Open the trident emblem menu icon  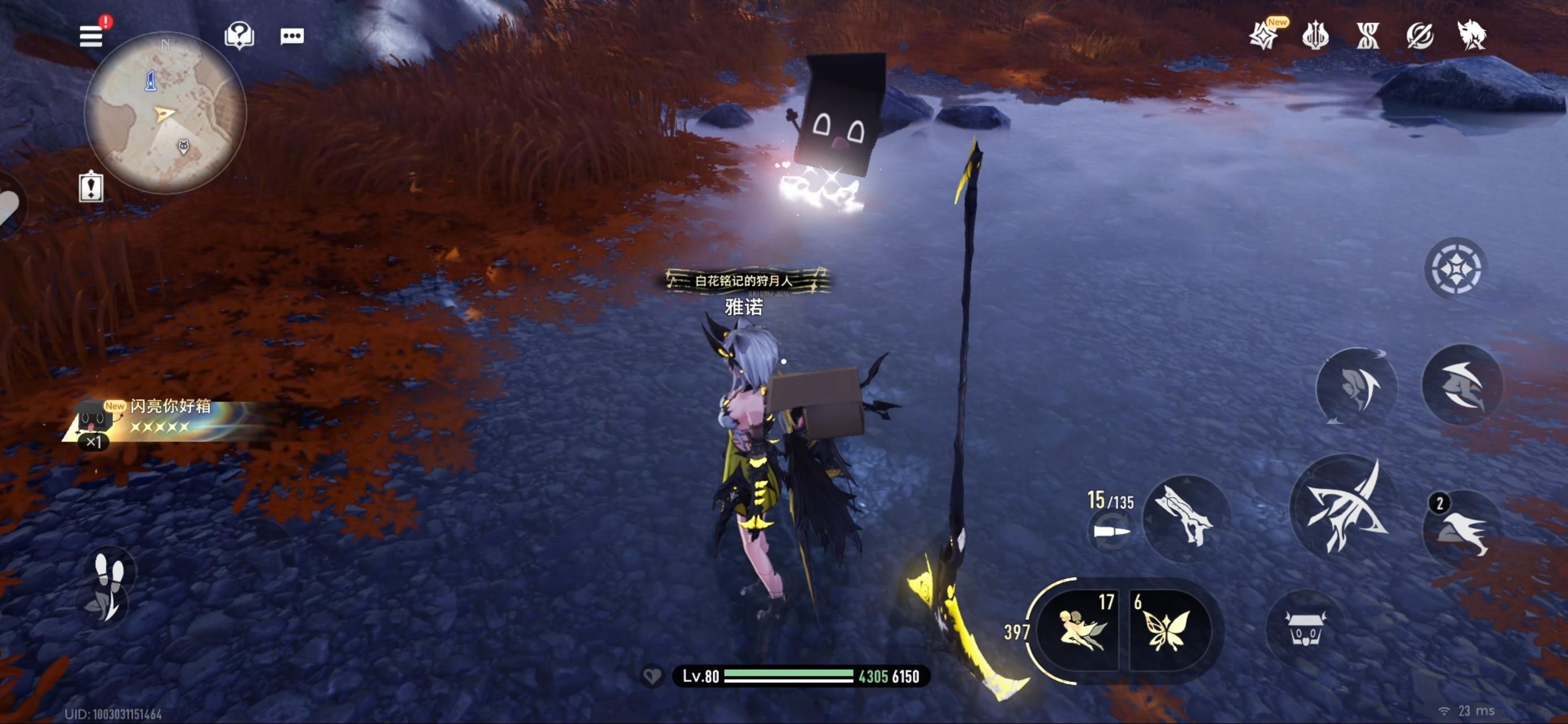[x=1315, y=35]
